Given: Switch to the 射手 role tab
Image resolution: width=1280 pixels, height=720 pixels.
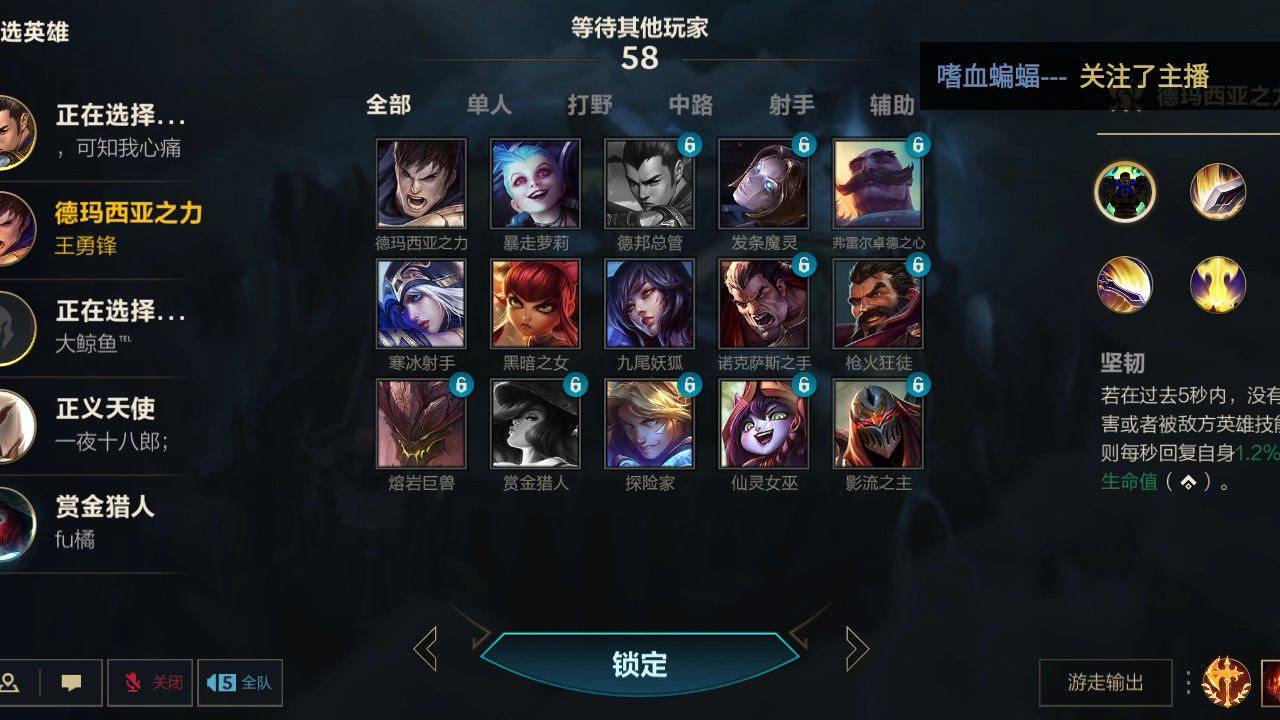Looking at the screenshot, I should [x=792, y=104].
